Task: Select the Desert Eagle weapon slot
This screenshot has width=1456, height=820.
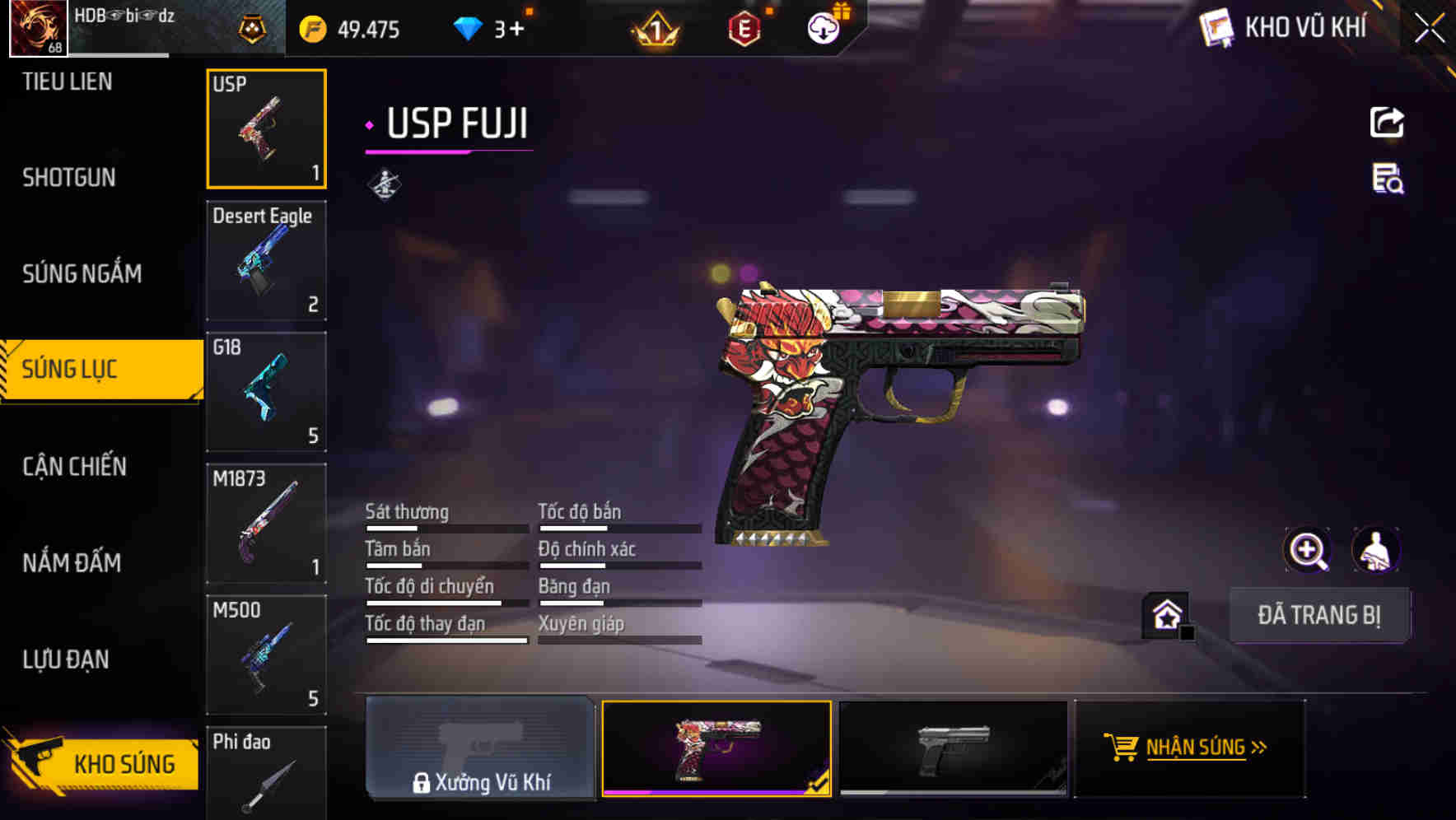Action: (266, 259)
